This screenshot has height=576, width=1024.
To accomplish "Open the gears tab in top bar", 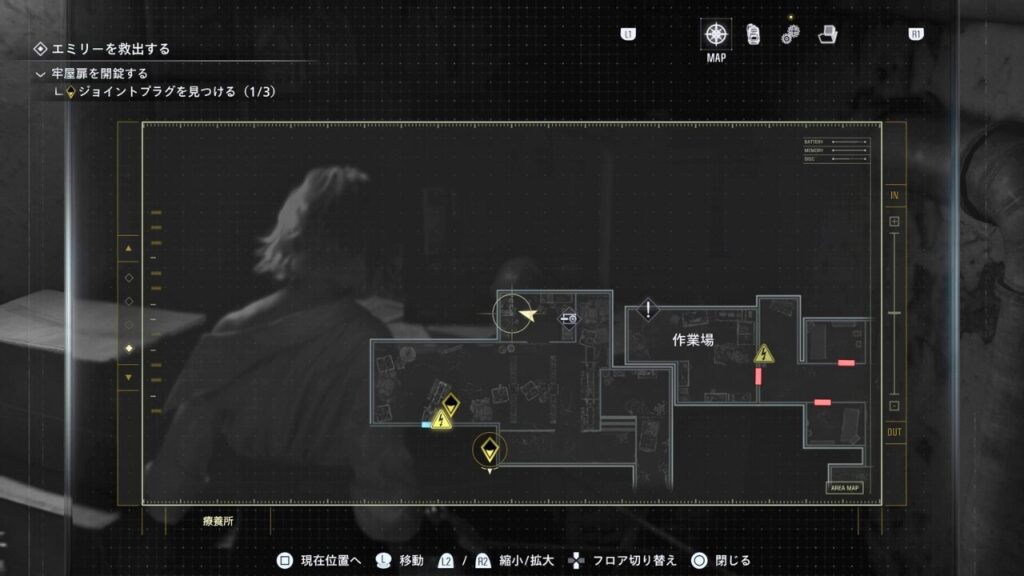I will [791, 34].
